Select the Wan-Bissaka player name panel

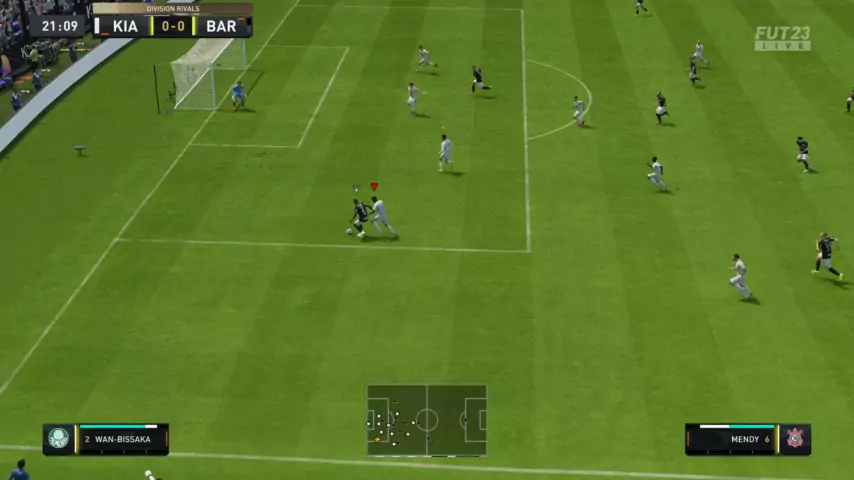121,439
